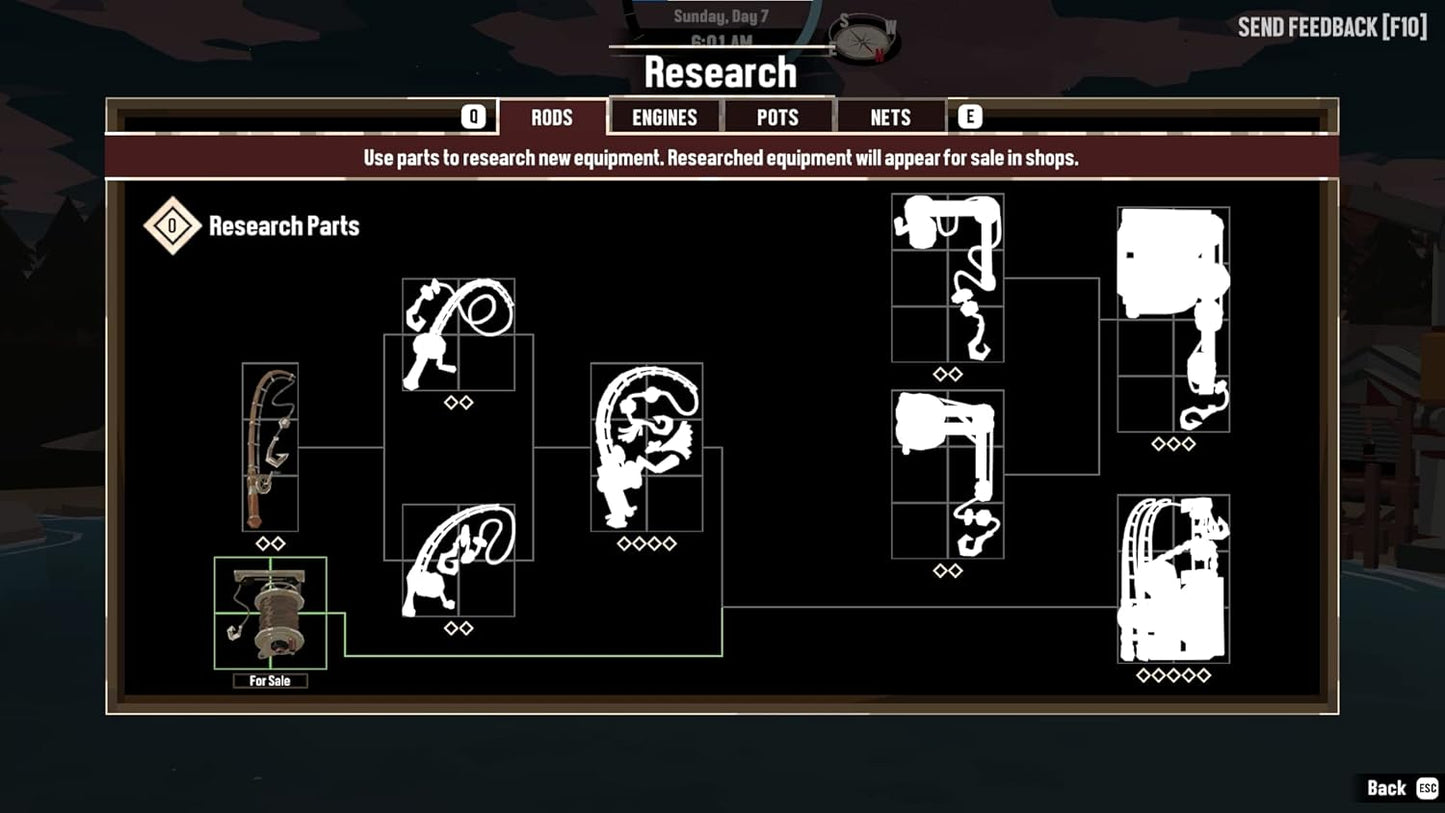
Task: Select the four-diamond advanced rod research node
Action: (x=646, y=450)
